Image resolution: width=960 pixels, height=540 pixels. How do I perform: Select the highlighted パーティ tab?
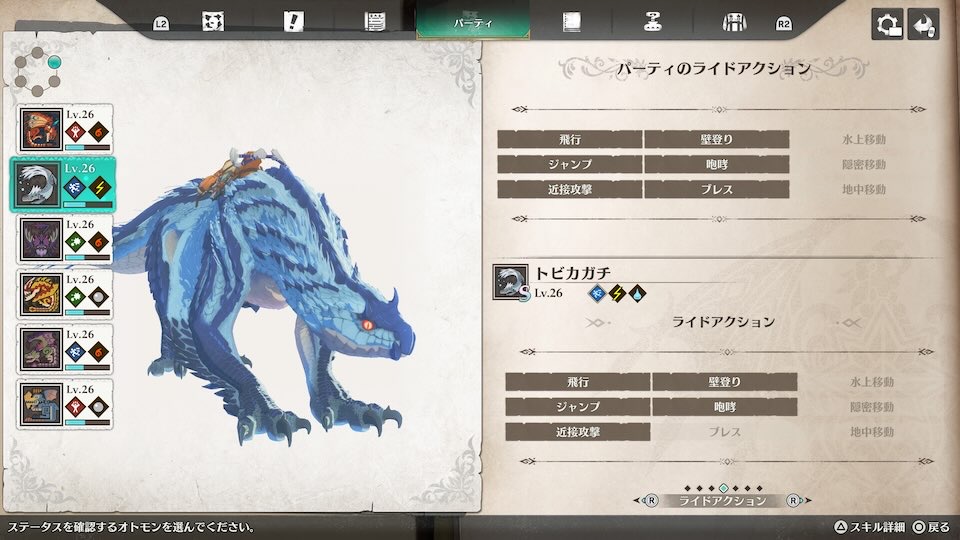click(x=473, y=21)
